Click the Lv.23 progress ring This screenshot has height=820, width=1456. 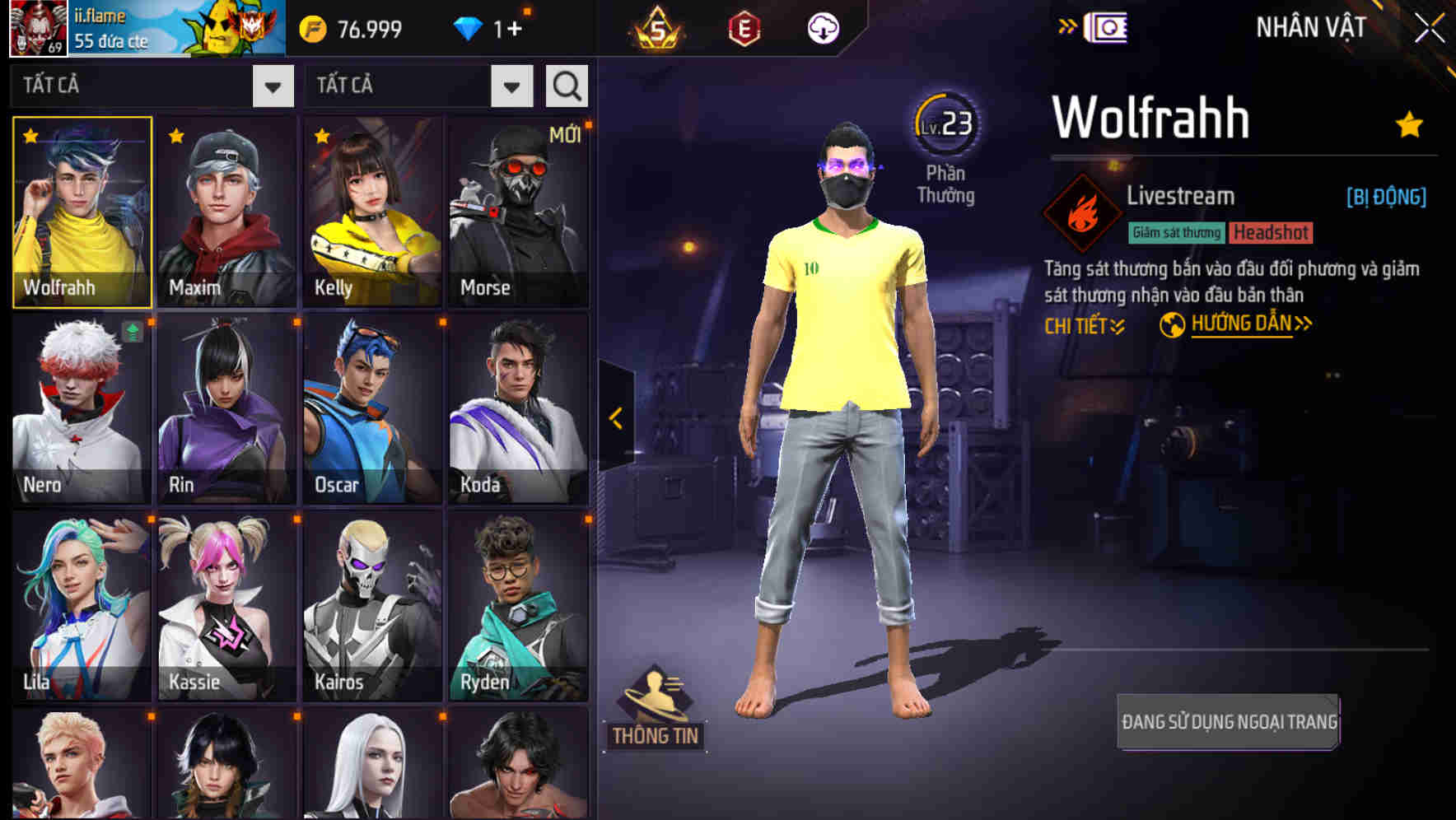pos(948,123)
